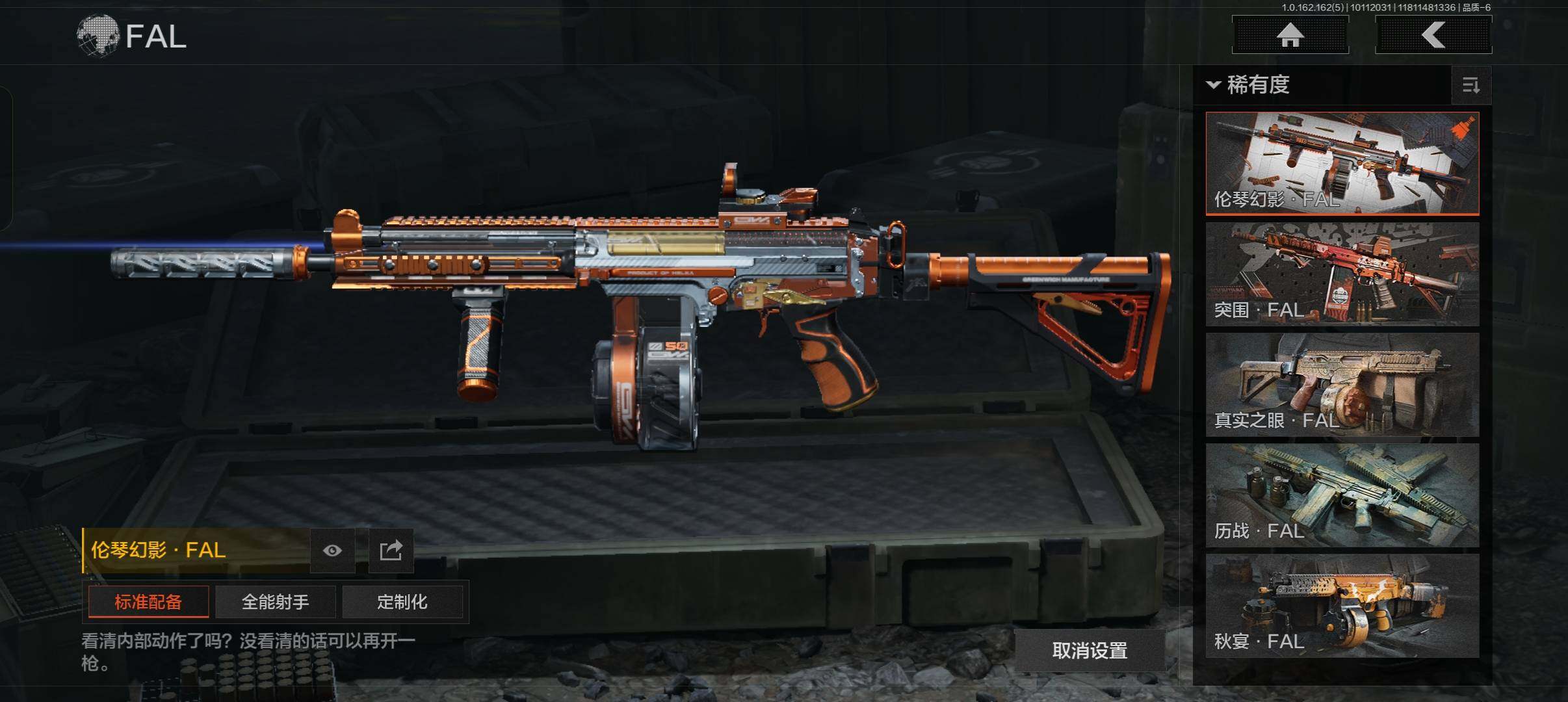Select the 历战·FAL skin
The width and height of the screenshot is (1568, 702).
[1342, 495]
